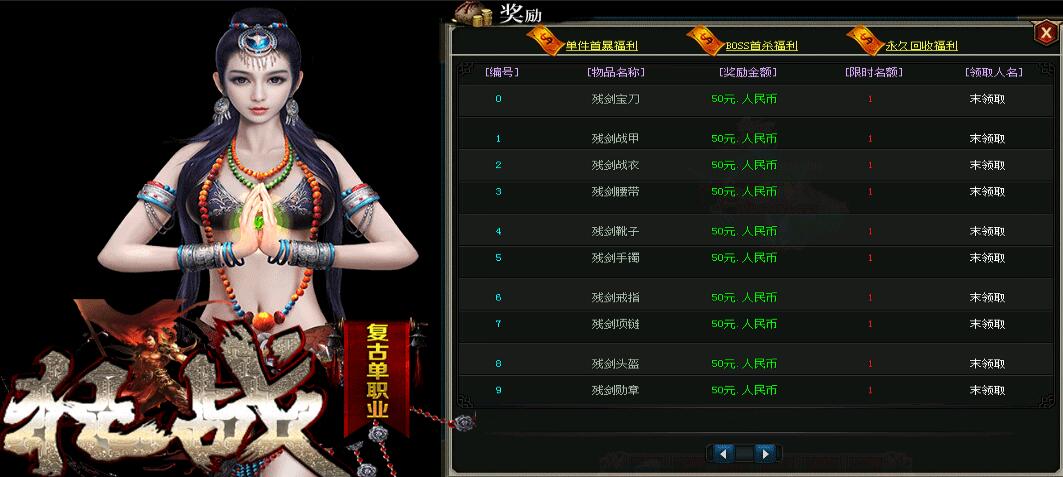The image size is (1063, 477).
Task: Close the 奖励 rewards window
Action: [1045, 33]
